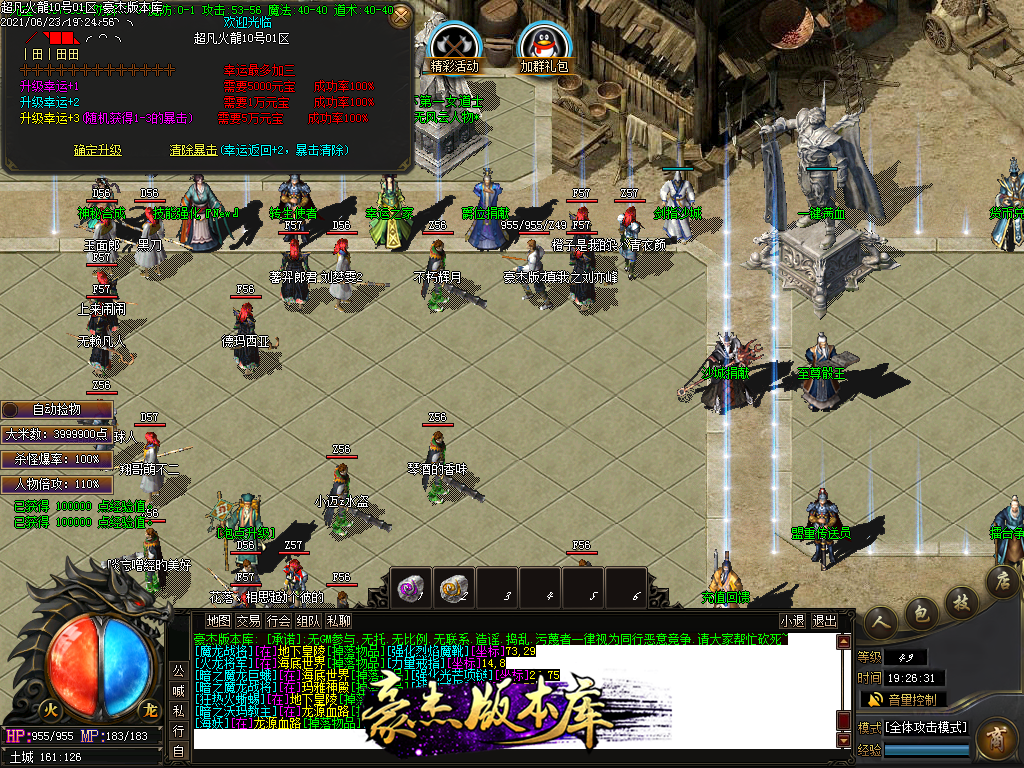Click the 退出 exit button
The width and height of the screenshot is (1024, 768).
pos(825,620)
